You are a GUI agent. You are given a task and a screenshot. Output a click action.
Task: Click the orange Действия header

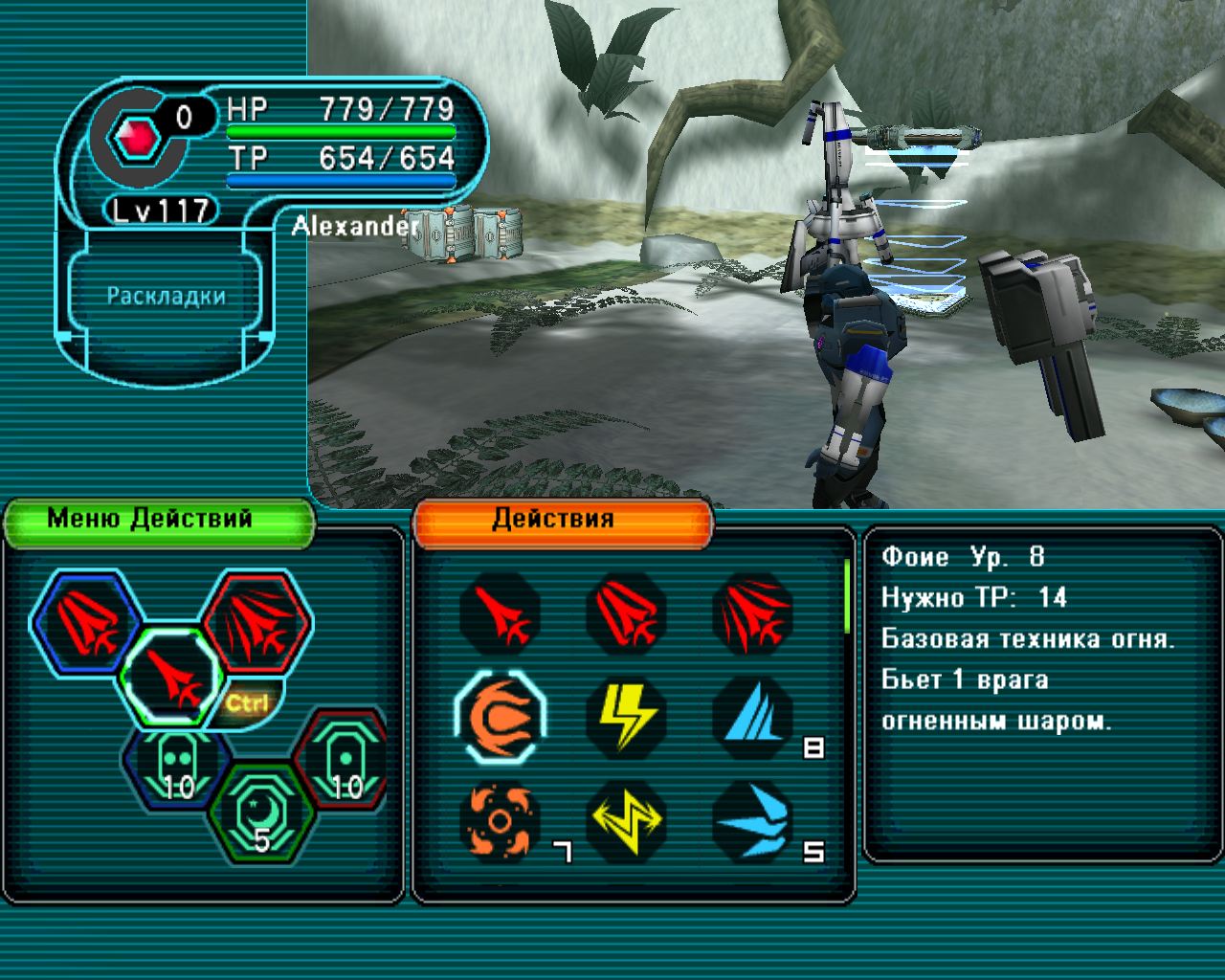(563, 521)
